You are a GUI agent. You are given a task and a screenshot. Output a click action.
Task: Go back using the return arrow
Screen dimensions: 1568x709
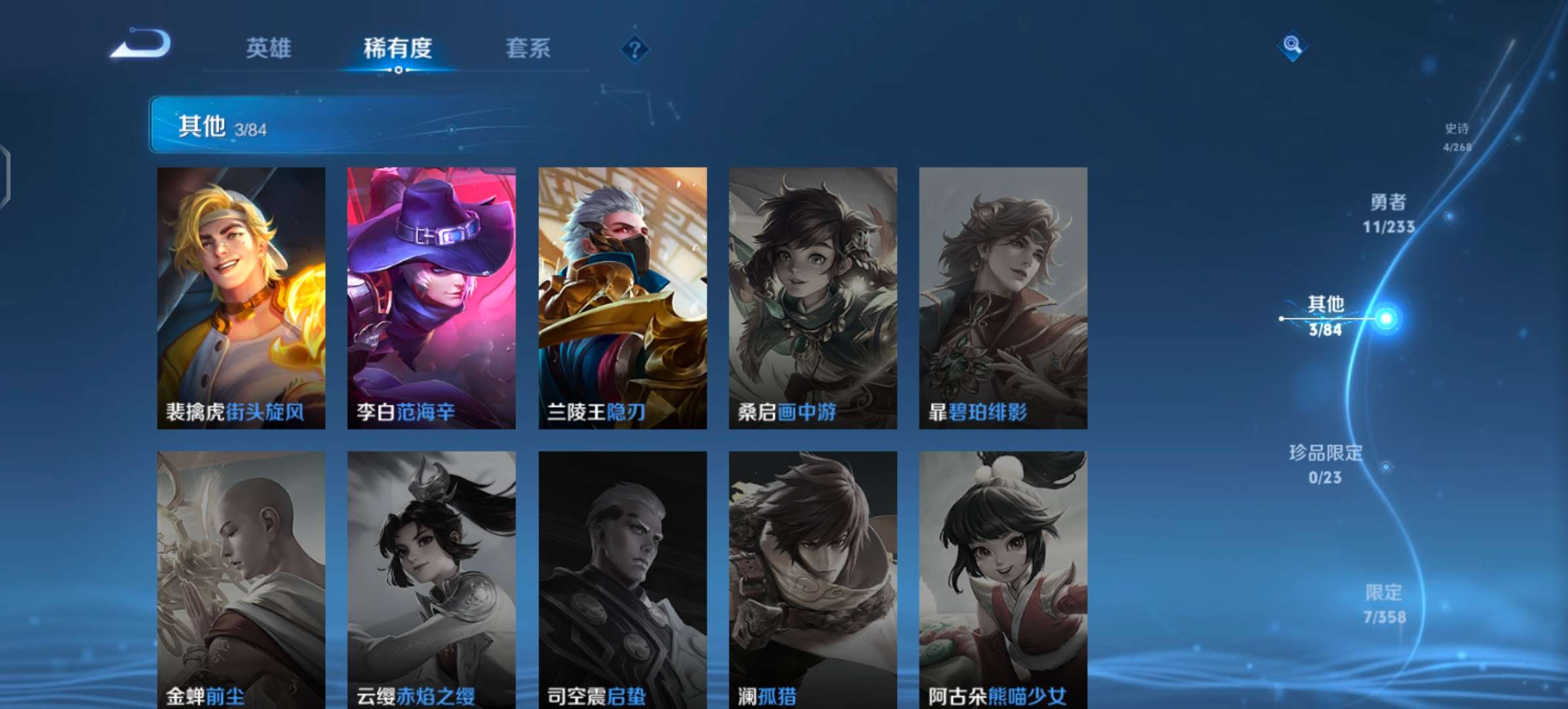click(x=141, y=45)
